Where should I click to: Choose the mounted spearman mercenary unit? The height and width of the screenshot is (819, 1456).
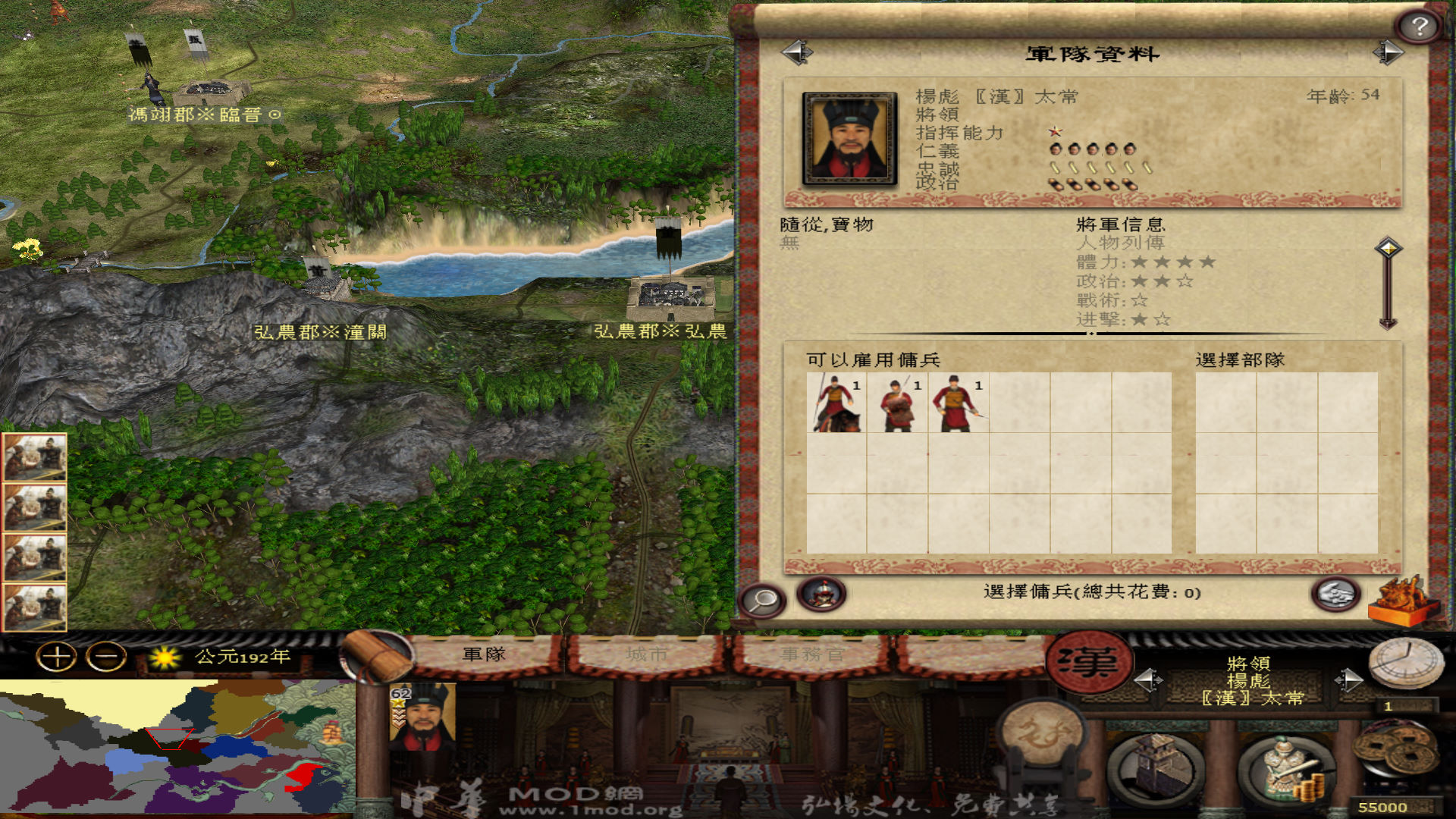coord(836,403)
